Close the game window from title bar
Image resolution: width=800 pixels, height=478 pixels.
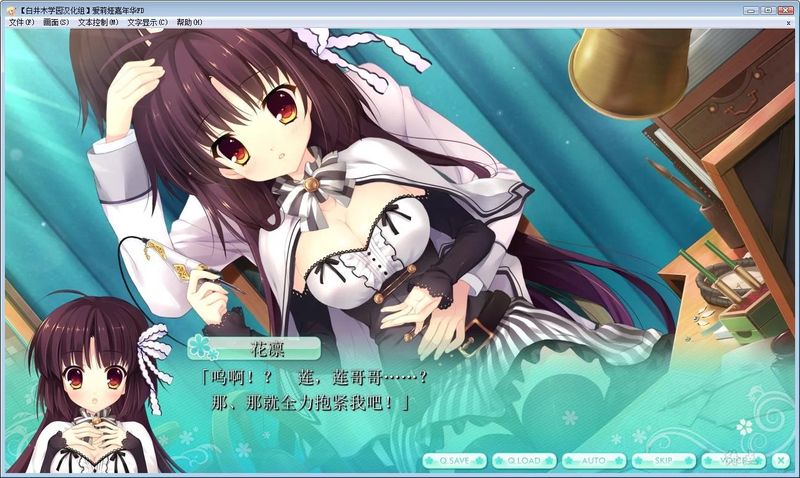point(784,9)
